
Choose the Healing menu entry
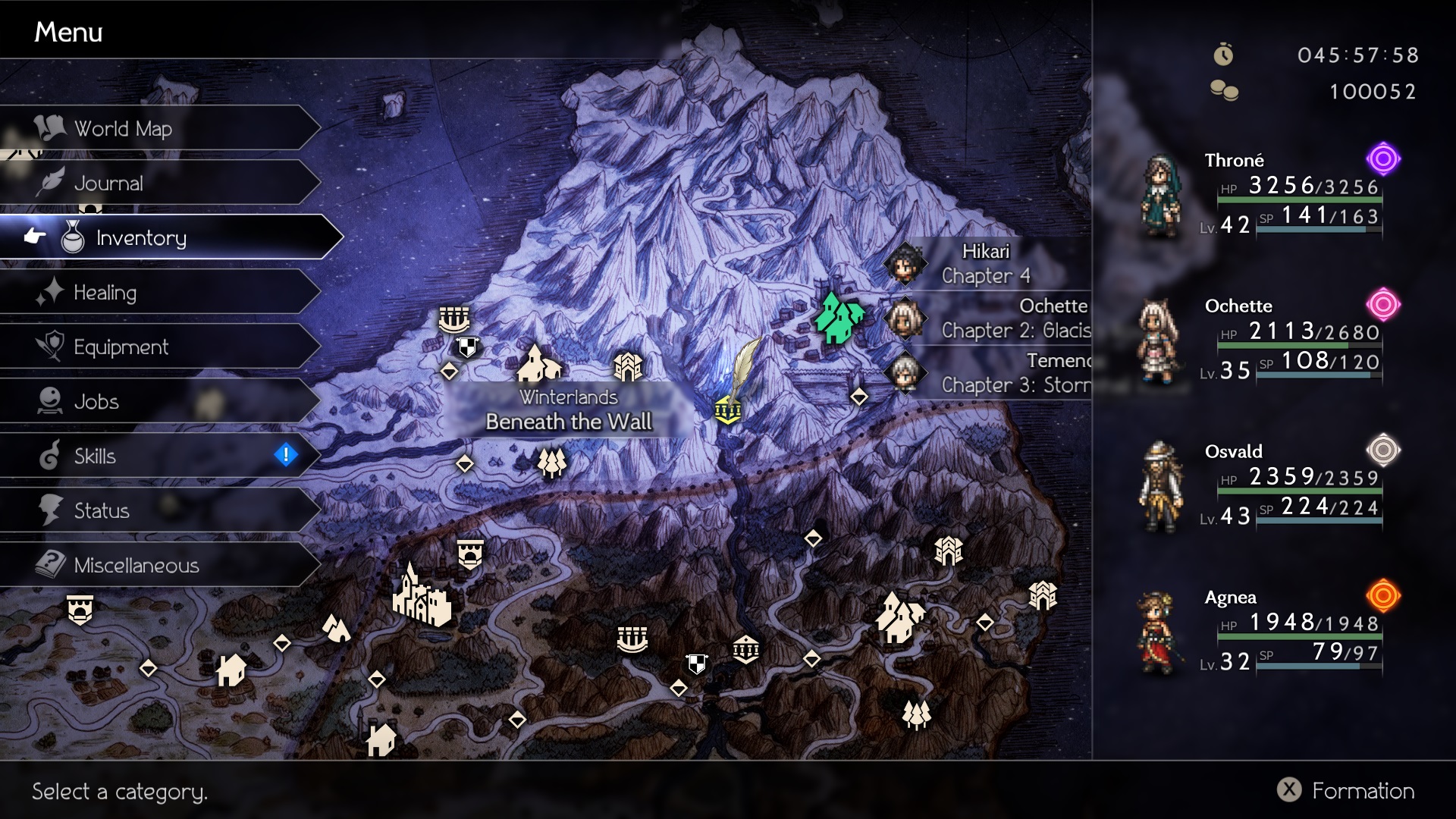point(105,293)
